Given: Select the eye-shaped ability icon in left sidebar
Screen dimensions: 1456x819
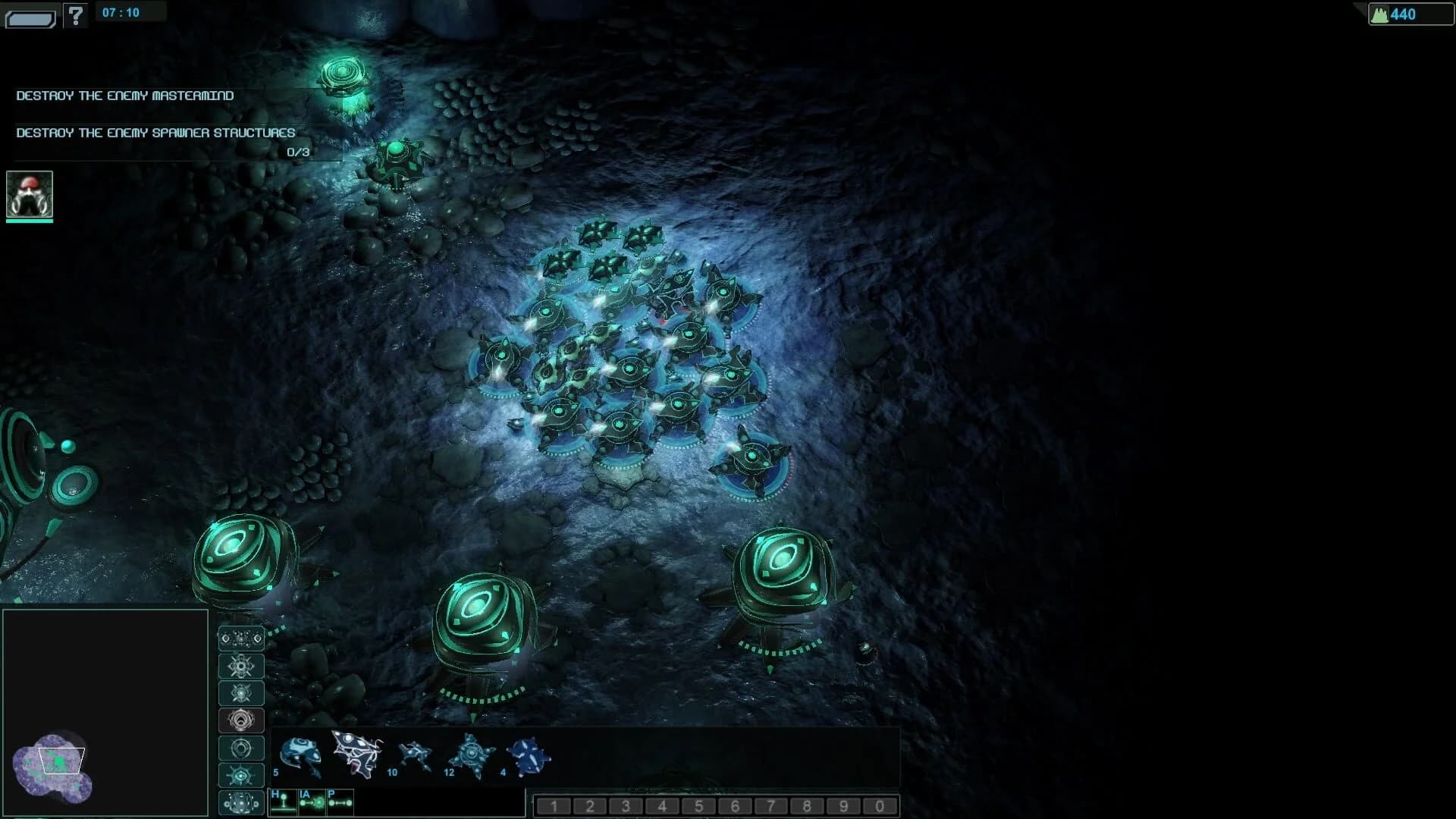Looking at the screenshot, I should pyautogui.click(x=241, y=775).
